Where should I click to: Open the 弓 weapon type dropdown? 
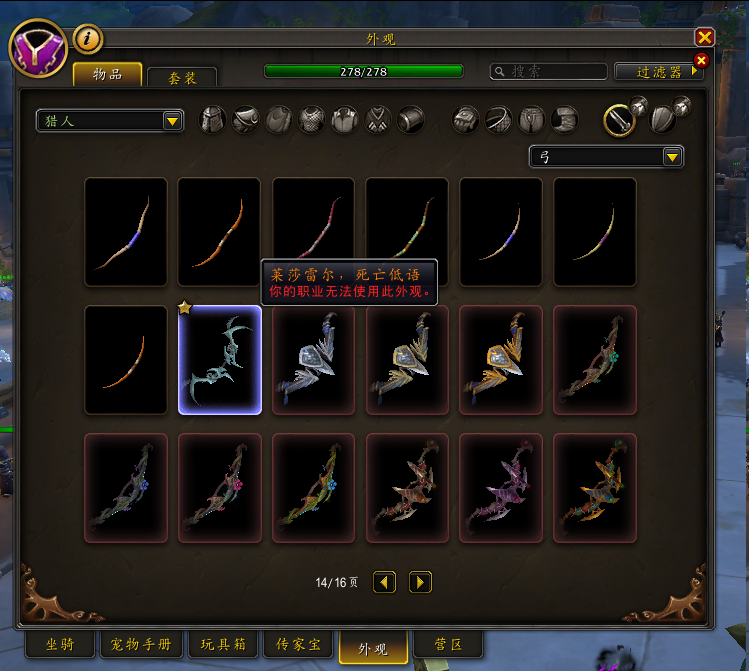(x=606, y=156)
